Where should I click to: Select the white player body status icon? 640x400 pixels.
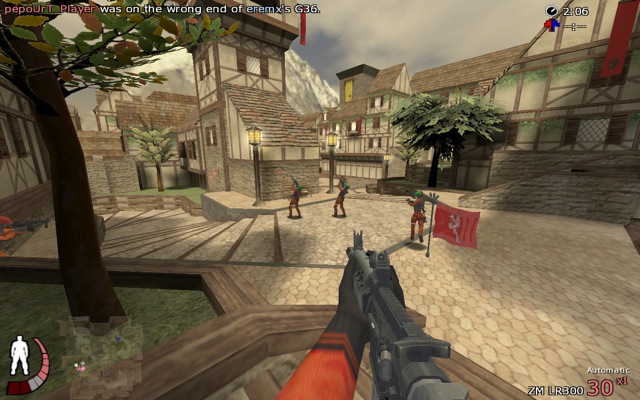coord(18,360)
